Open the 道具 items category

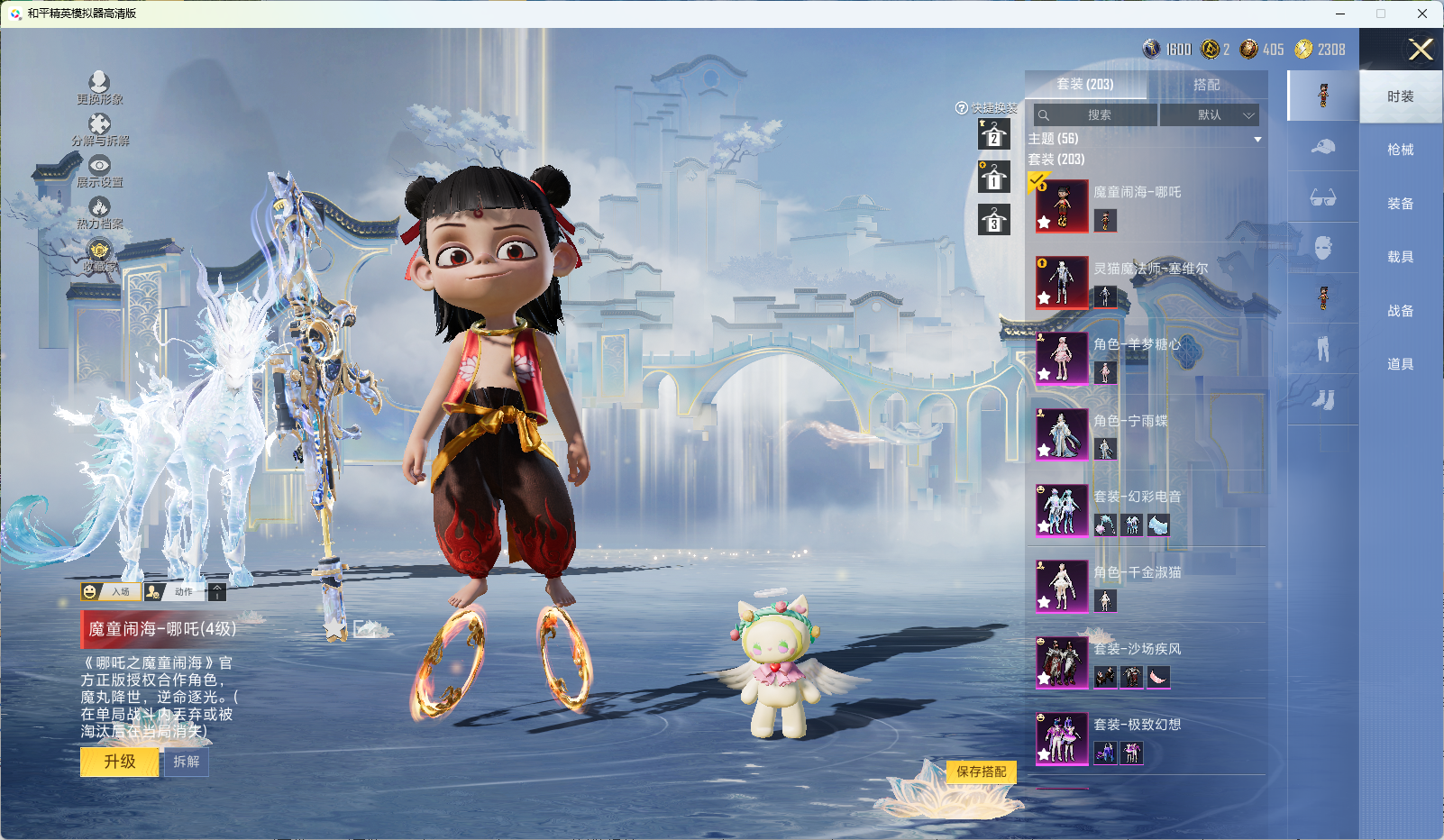click(x=1400, y=364)
